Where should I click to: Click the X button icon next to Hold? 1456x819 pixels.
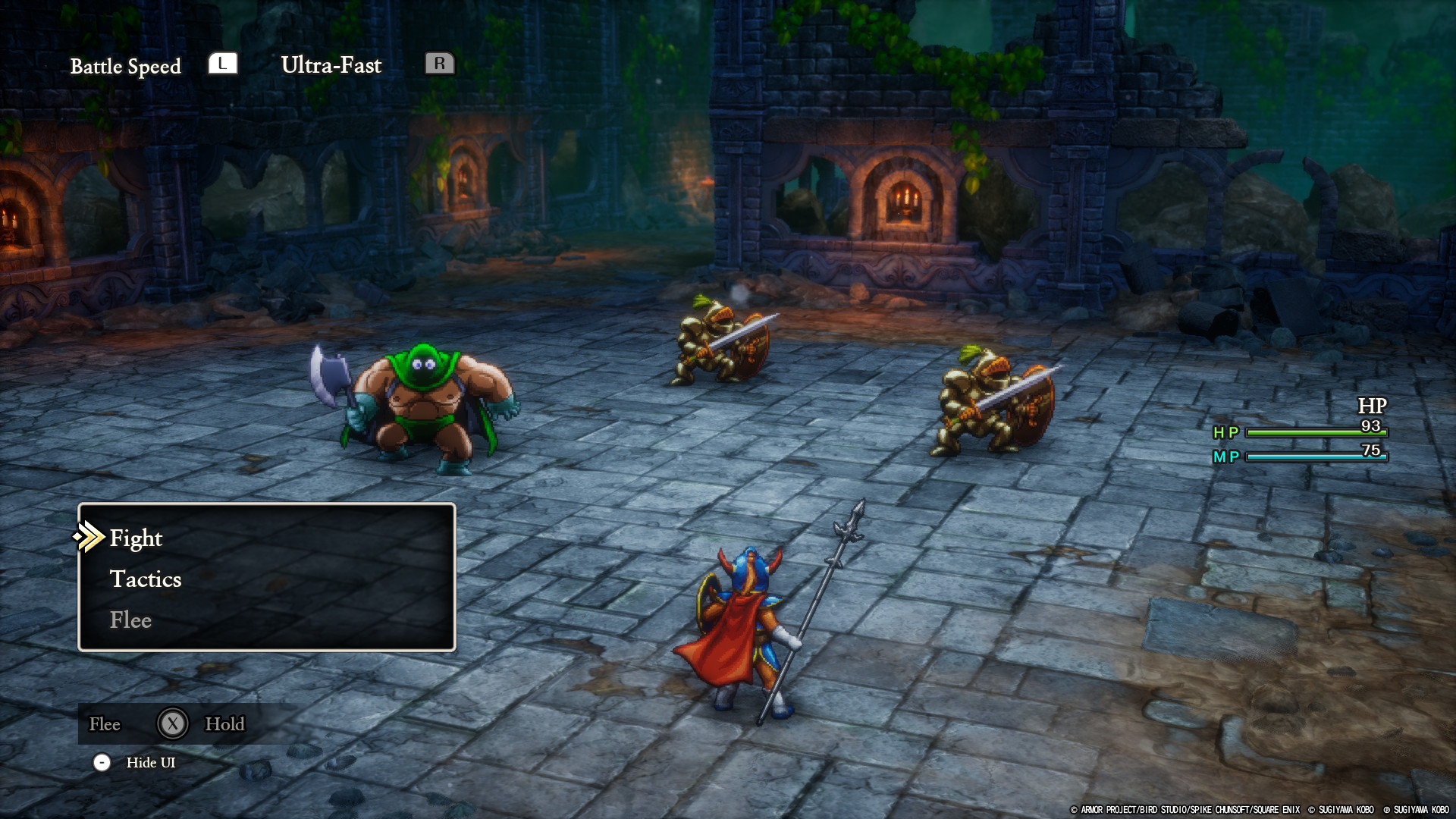point(173,723)
